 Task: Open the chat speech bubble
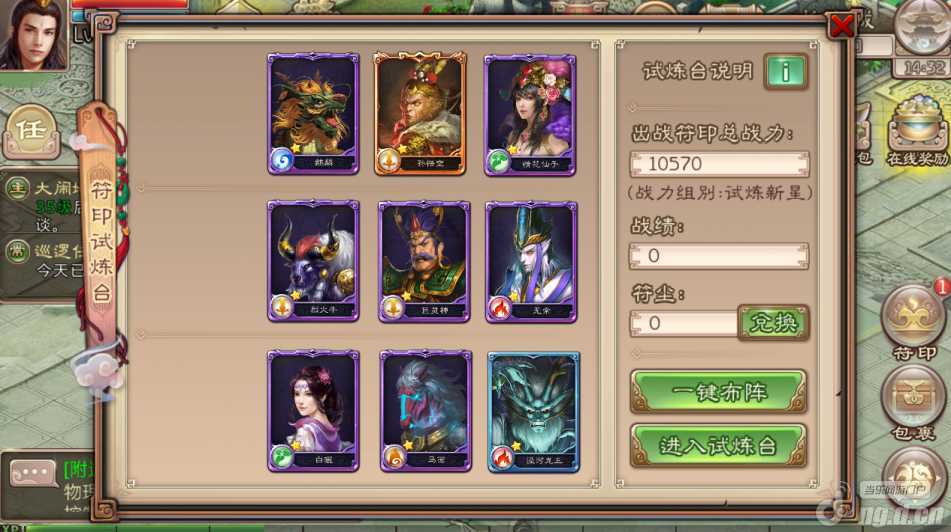click(33, 474)
